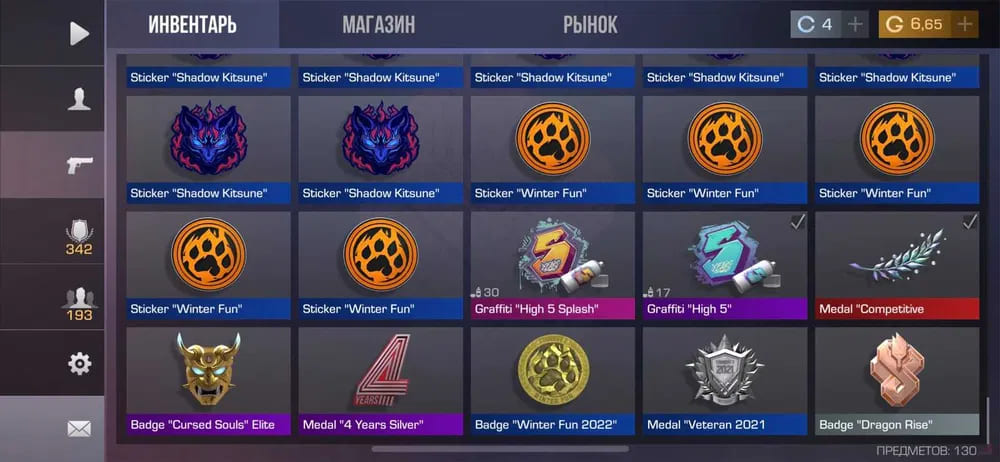Screen dimensions: 1000x462
Task: Add silver coins with the plus button
Action: [x=855, y=24]
